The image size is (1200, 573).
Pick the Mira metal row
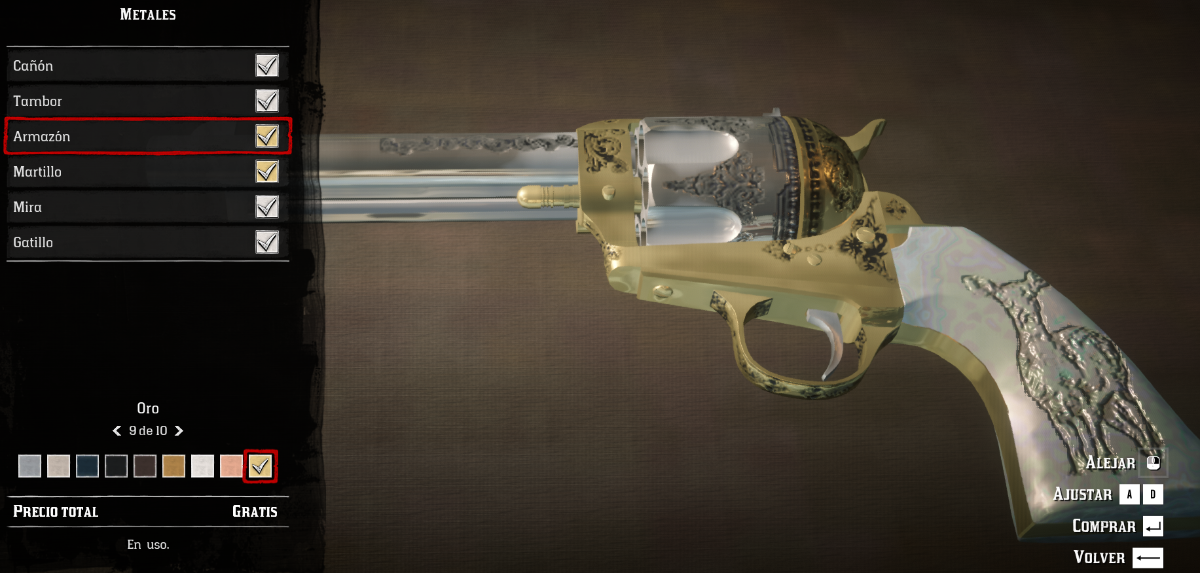(147, 207)
